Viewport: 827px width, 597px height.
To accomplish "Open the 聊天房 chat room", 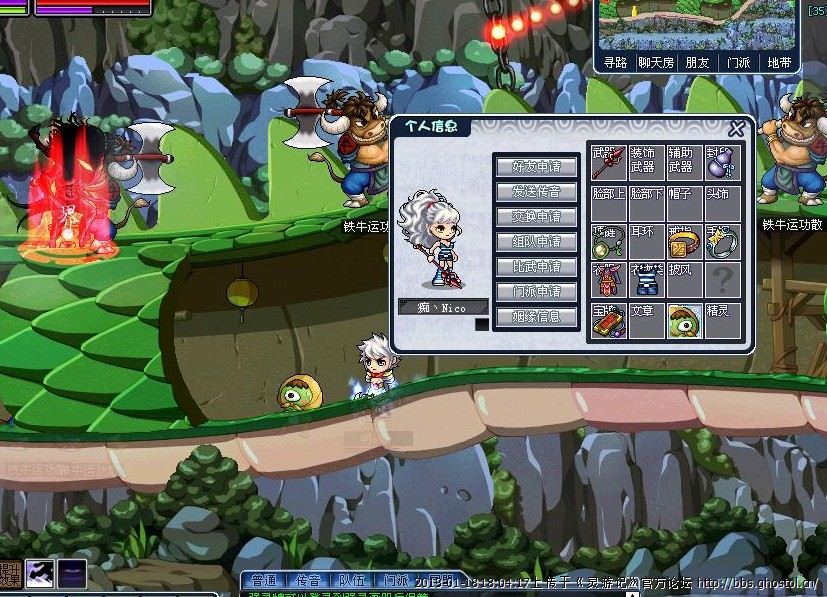I will (x=656, y=63).
